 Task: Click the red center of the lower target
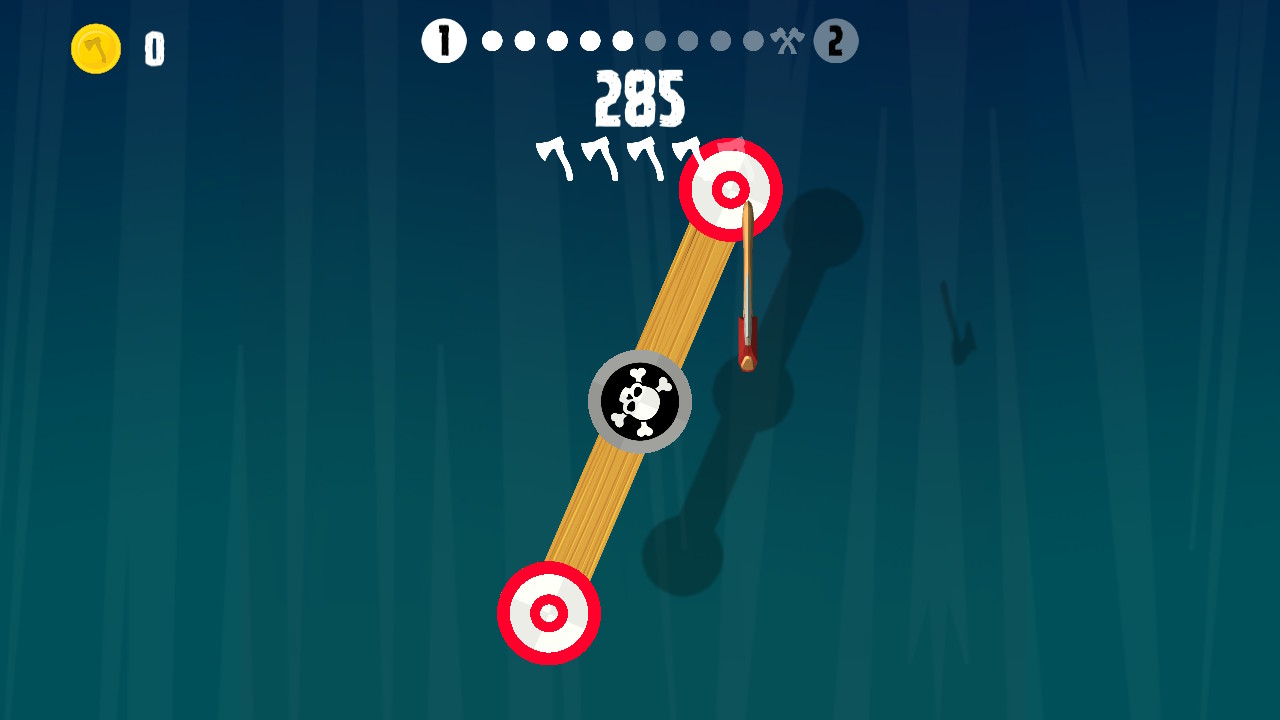(549, 614)
